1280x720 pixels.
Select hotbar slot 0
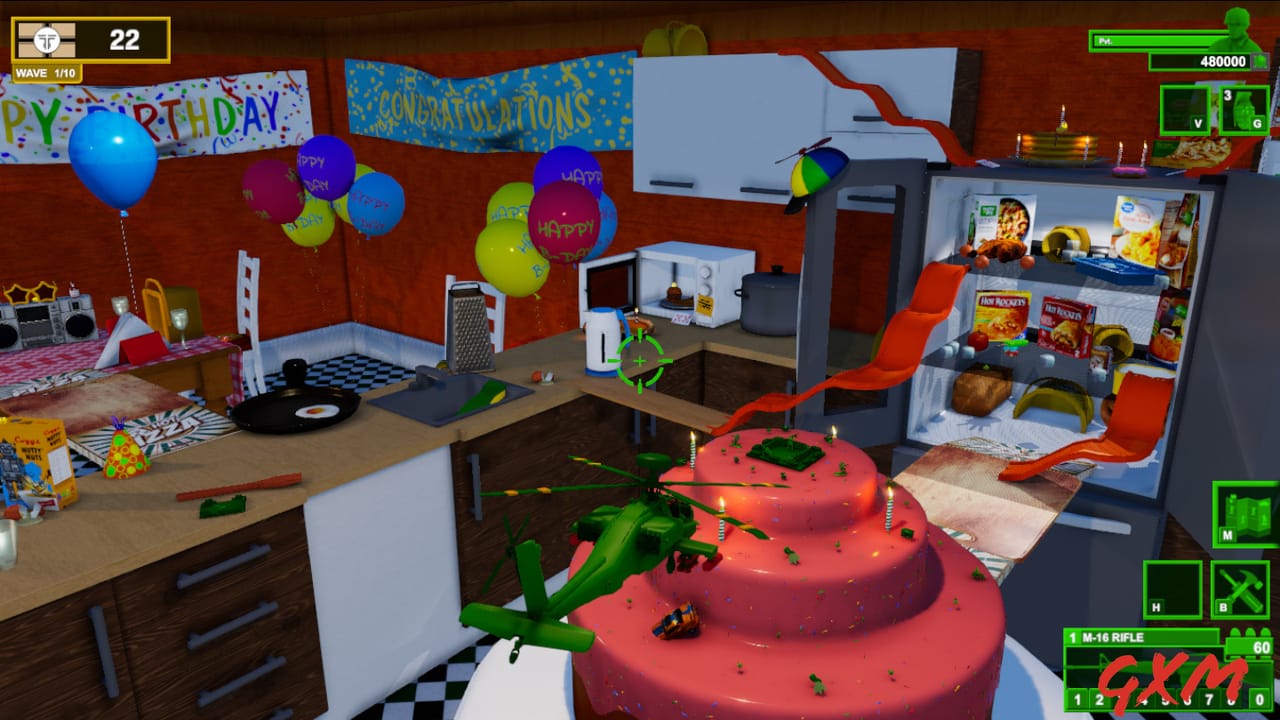click(x=1258, y=700)
